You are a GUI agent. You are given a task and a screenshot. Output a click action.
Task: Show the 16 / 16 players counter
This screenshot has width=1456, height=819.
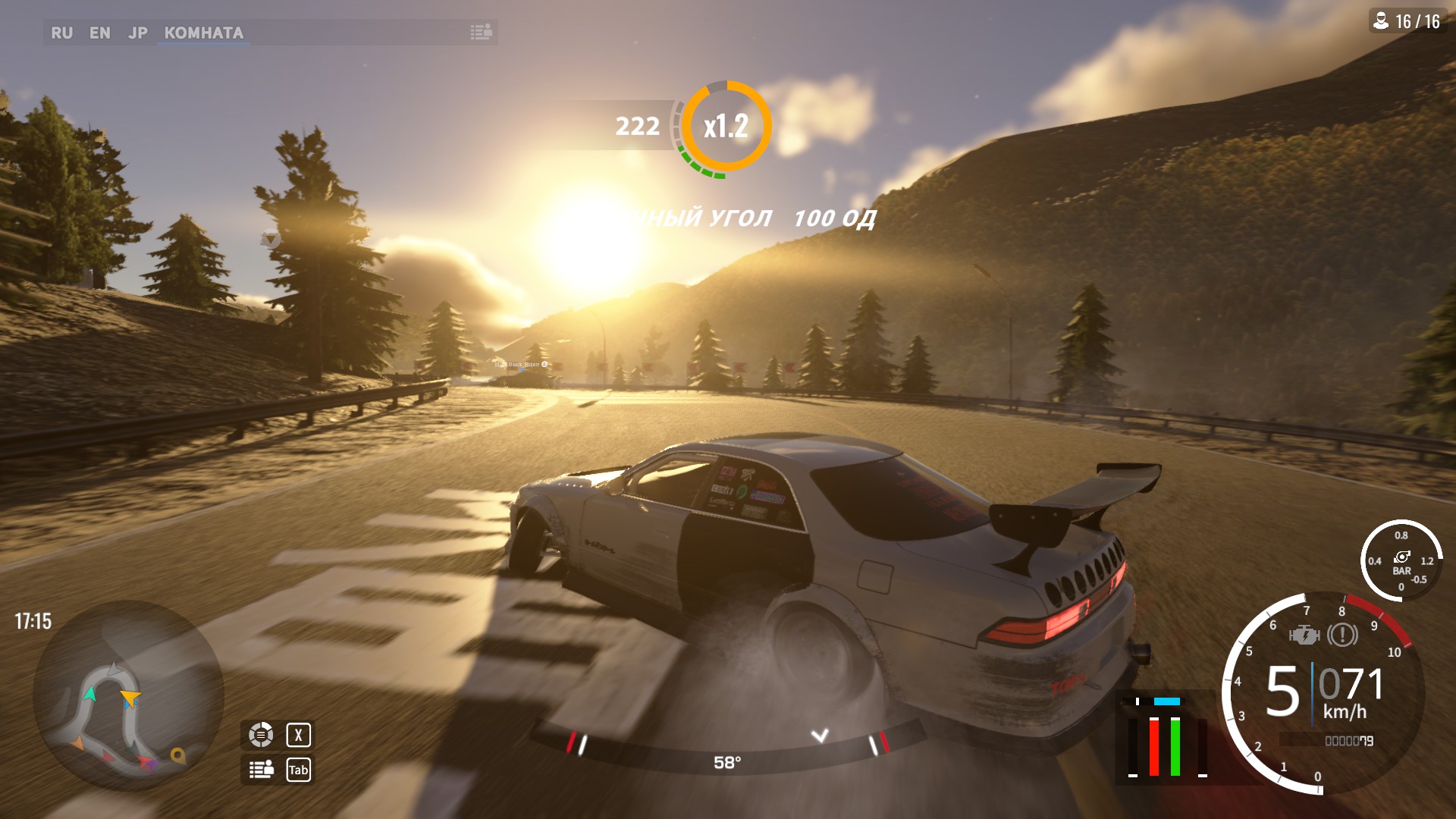(1408, 21)
